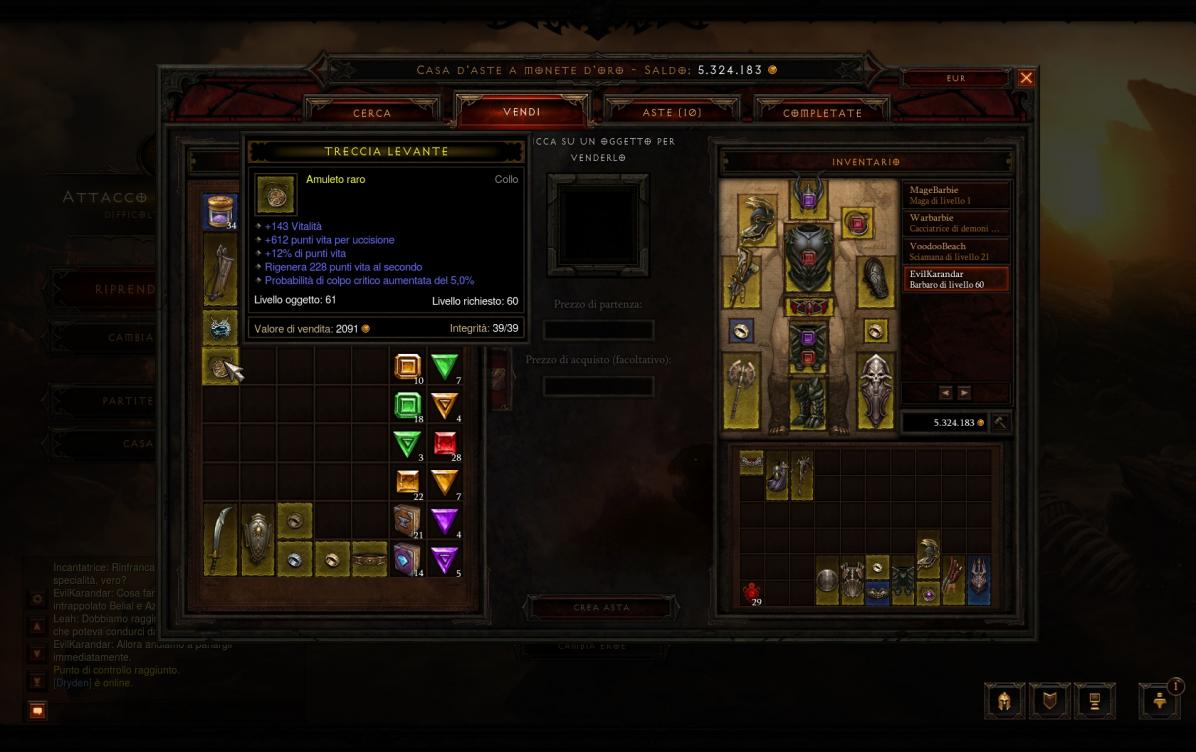Viewport: 1196px width, 752px height.
Task: Pick the purple potion jar stack of 34
Action: pyautogui.click(x=220, y=212)
